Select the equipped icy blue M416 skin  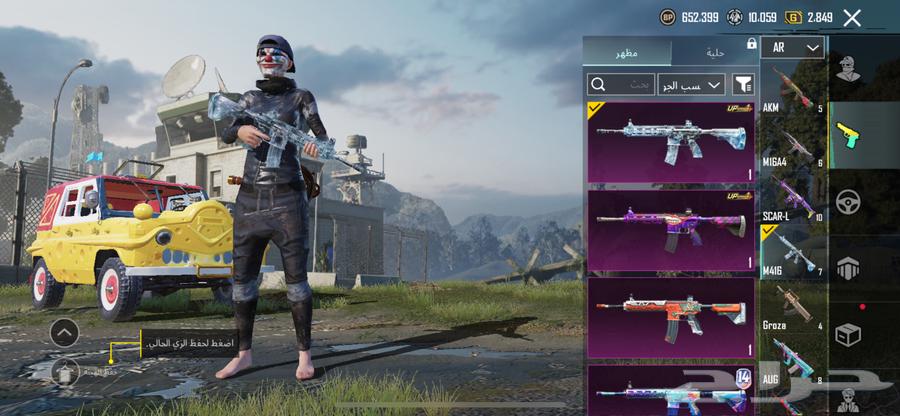point(671,141)
